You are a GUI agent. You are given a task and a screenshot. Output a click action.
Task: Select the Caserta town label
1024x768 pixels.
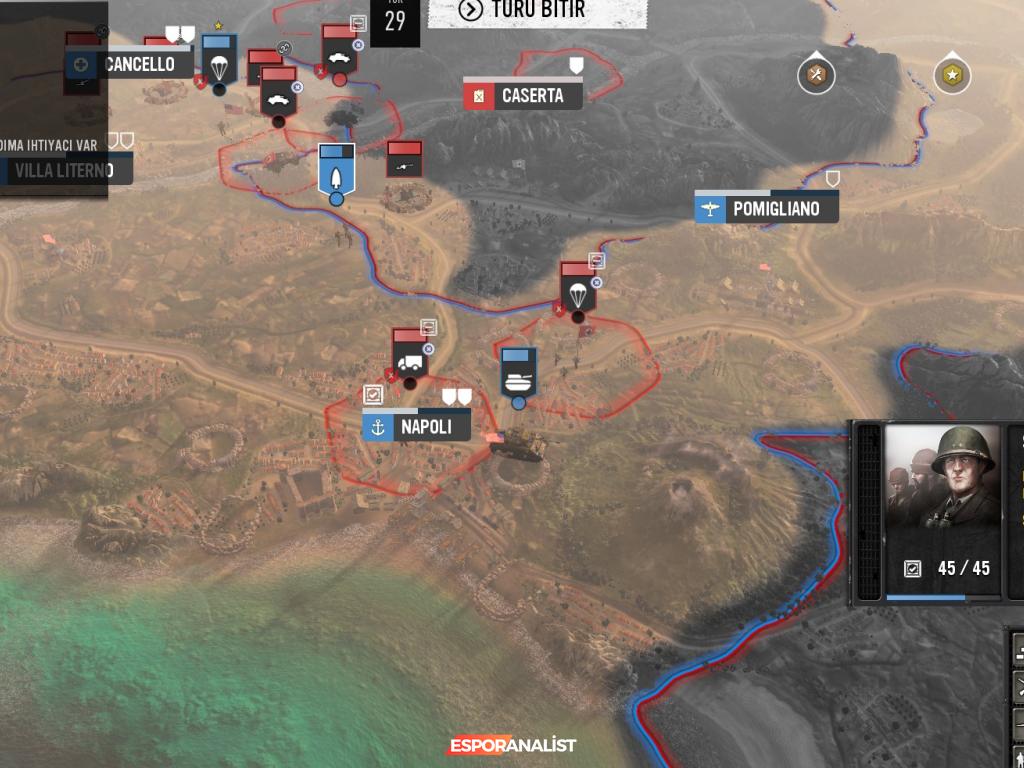point(523,96)
